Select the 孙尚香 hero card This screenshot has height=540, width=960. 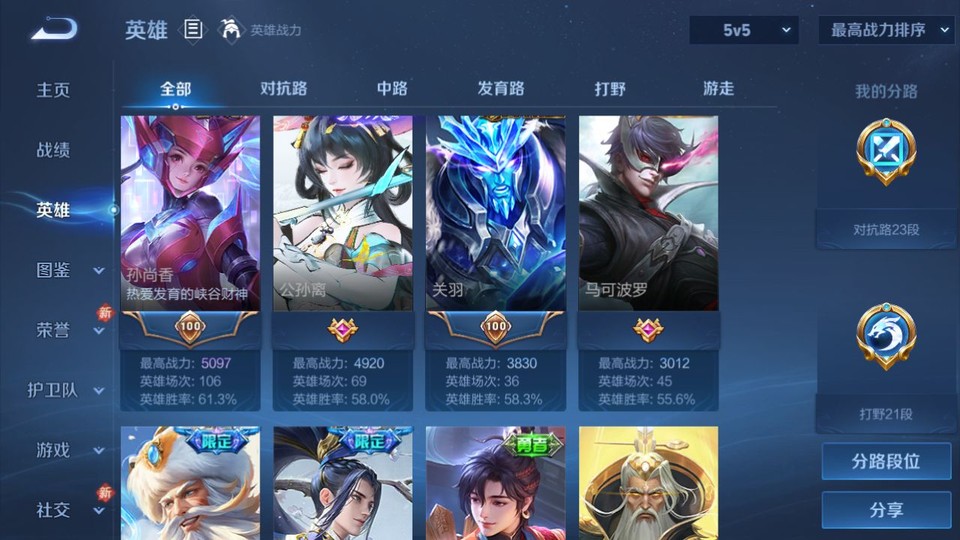(x=190, y=213)
